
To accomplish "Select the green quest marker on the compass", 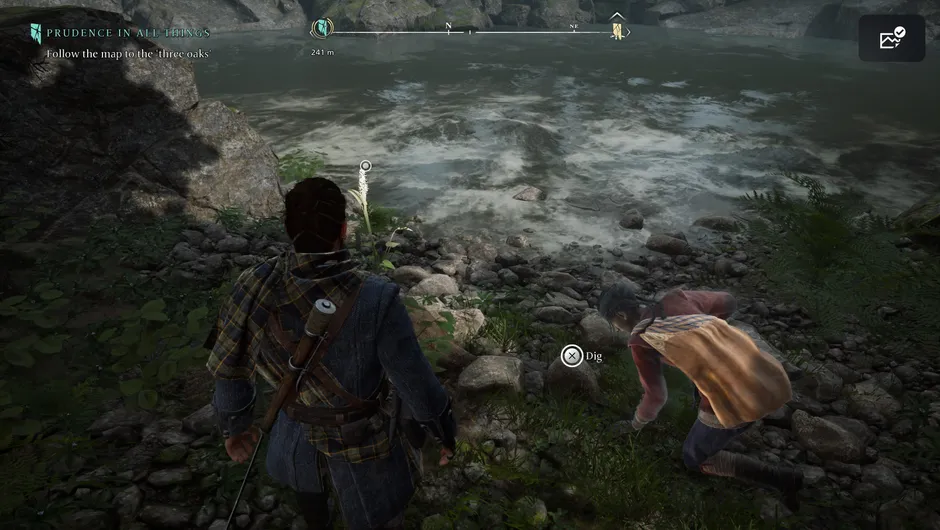I will click(322, 29).
